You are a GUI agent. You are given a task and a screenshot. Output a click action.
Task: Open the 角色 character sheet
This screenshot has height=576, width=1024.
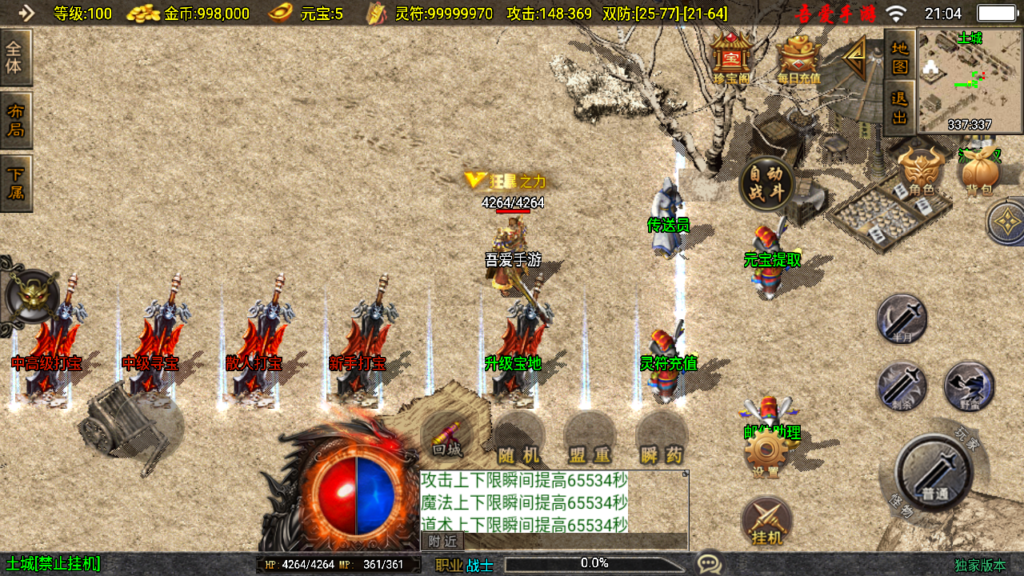point(920,172)
